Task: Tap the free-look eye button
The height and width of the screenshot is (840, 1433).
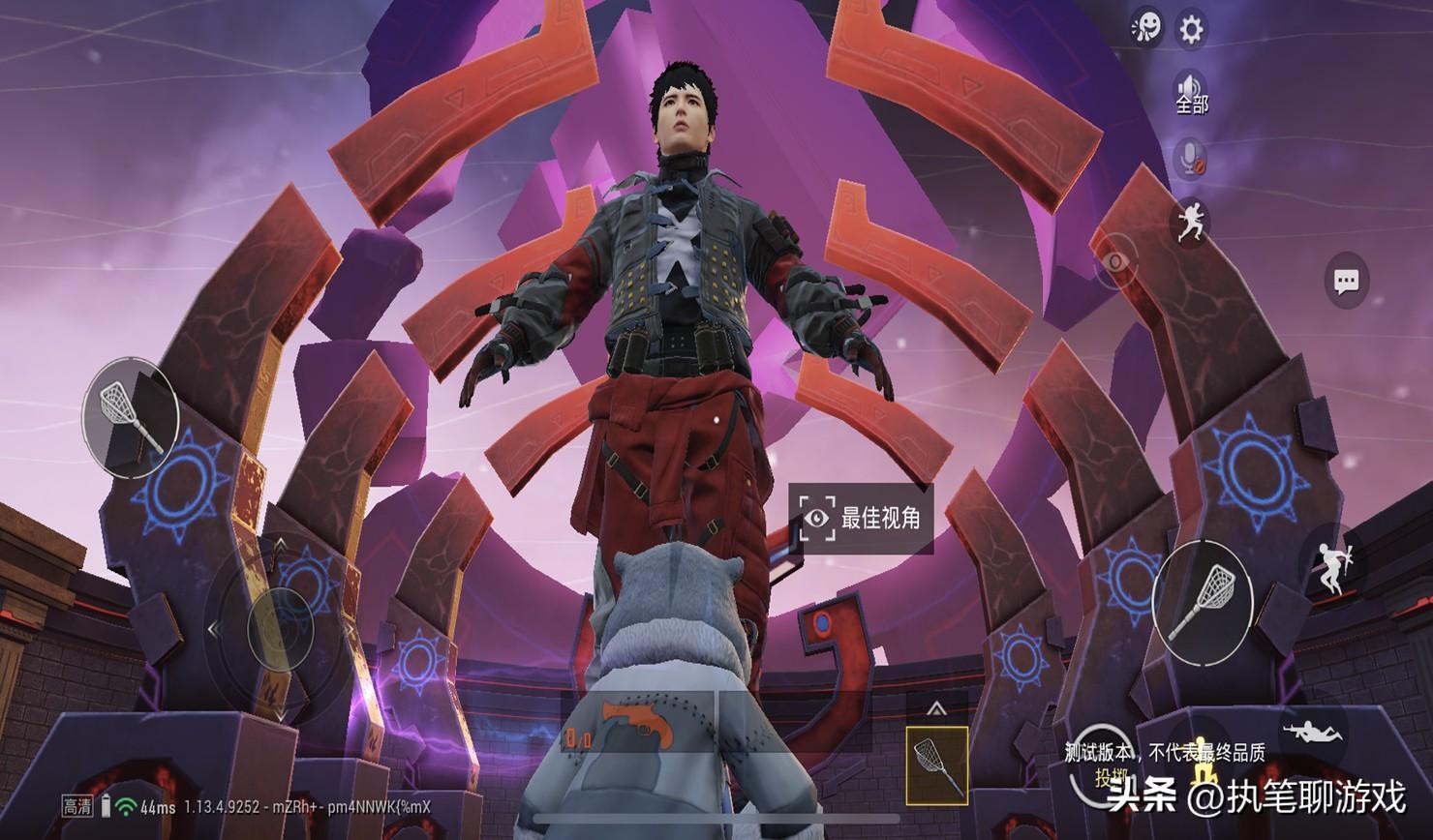Action: [1115, 262]
